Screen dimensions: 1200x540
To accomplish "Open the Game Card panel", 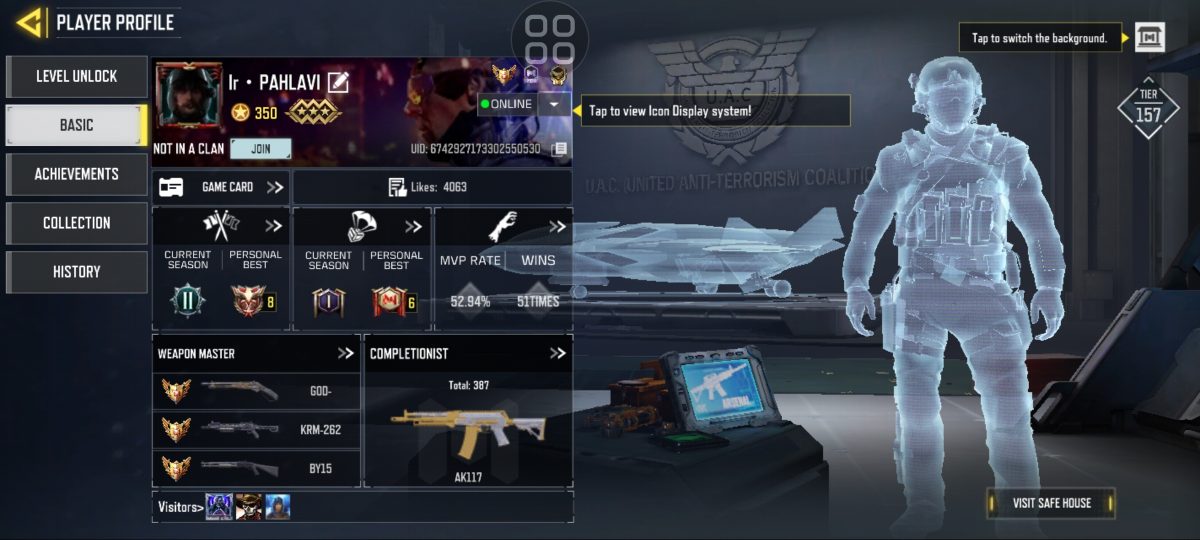I will pos(221,187).
